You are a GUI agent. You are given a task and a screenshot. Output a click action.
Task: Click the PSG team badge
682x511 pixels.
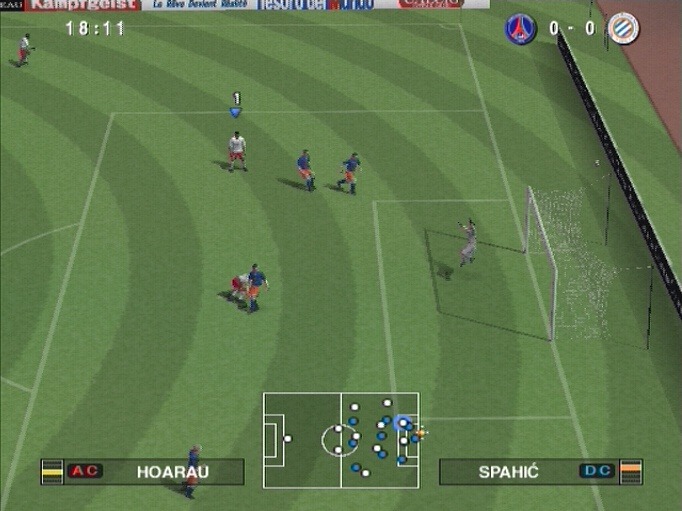520,29
